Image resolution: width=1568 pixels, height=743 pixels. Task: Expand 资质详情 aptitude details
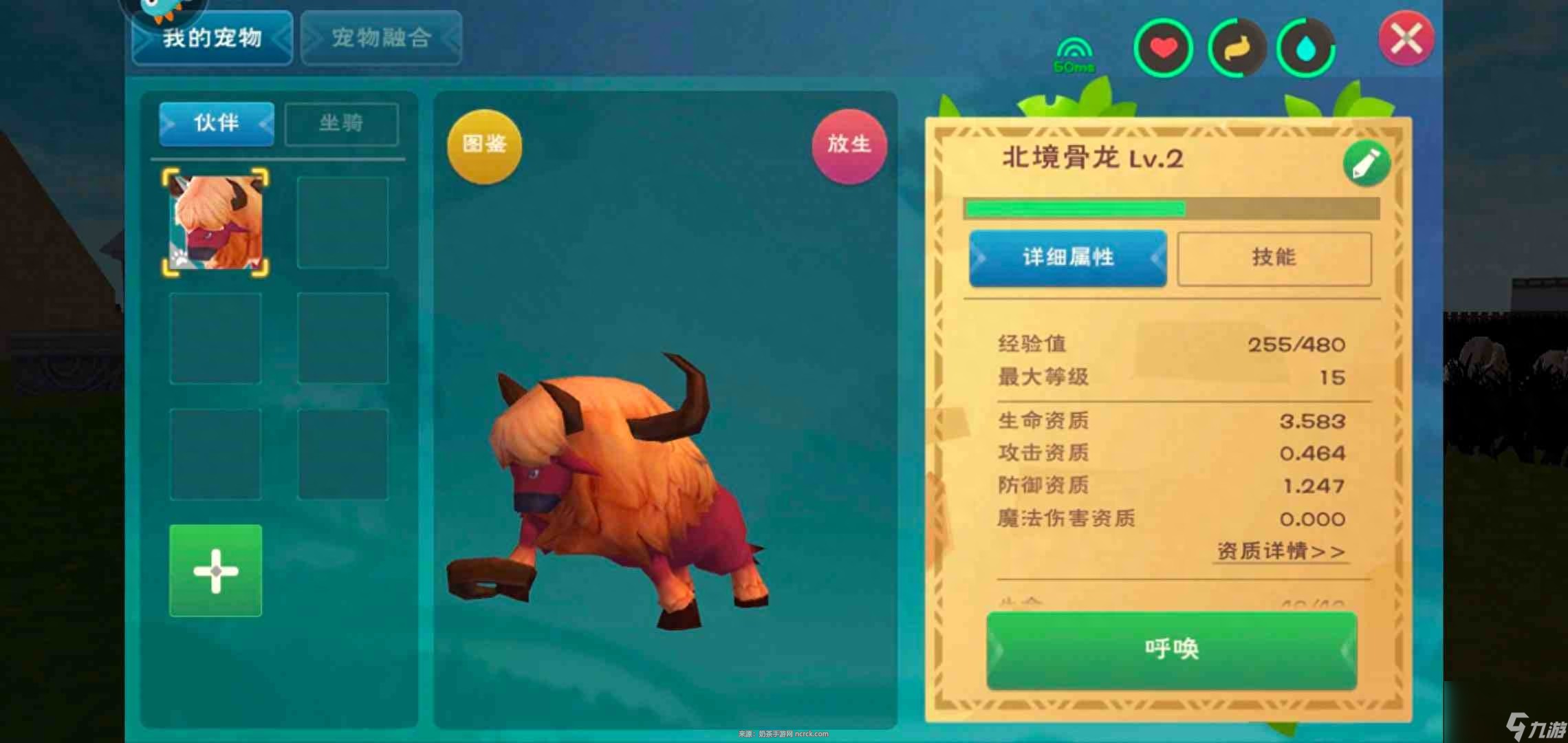[x=1279, y=550]
